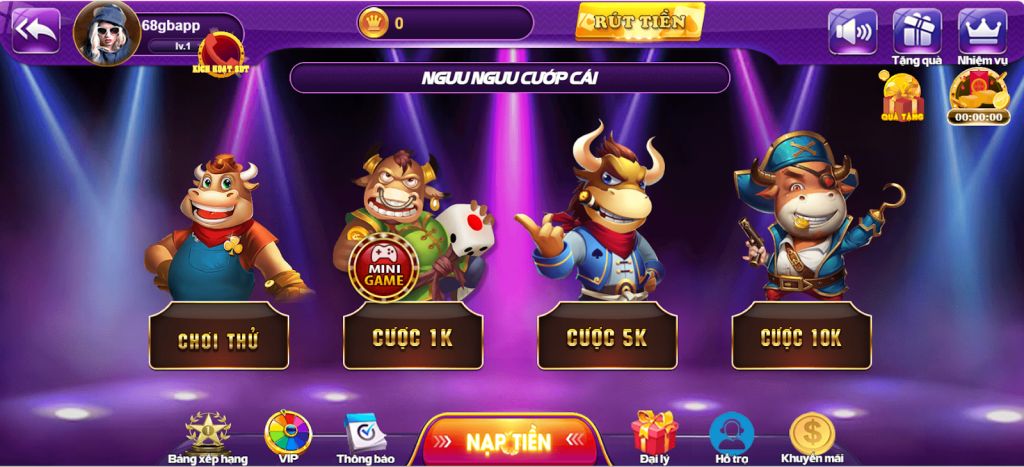Toggle the sound speaker button
This screenshot has height=467, width=1024.
click(x=852, y=31)
